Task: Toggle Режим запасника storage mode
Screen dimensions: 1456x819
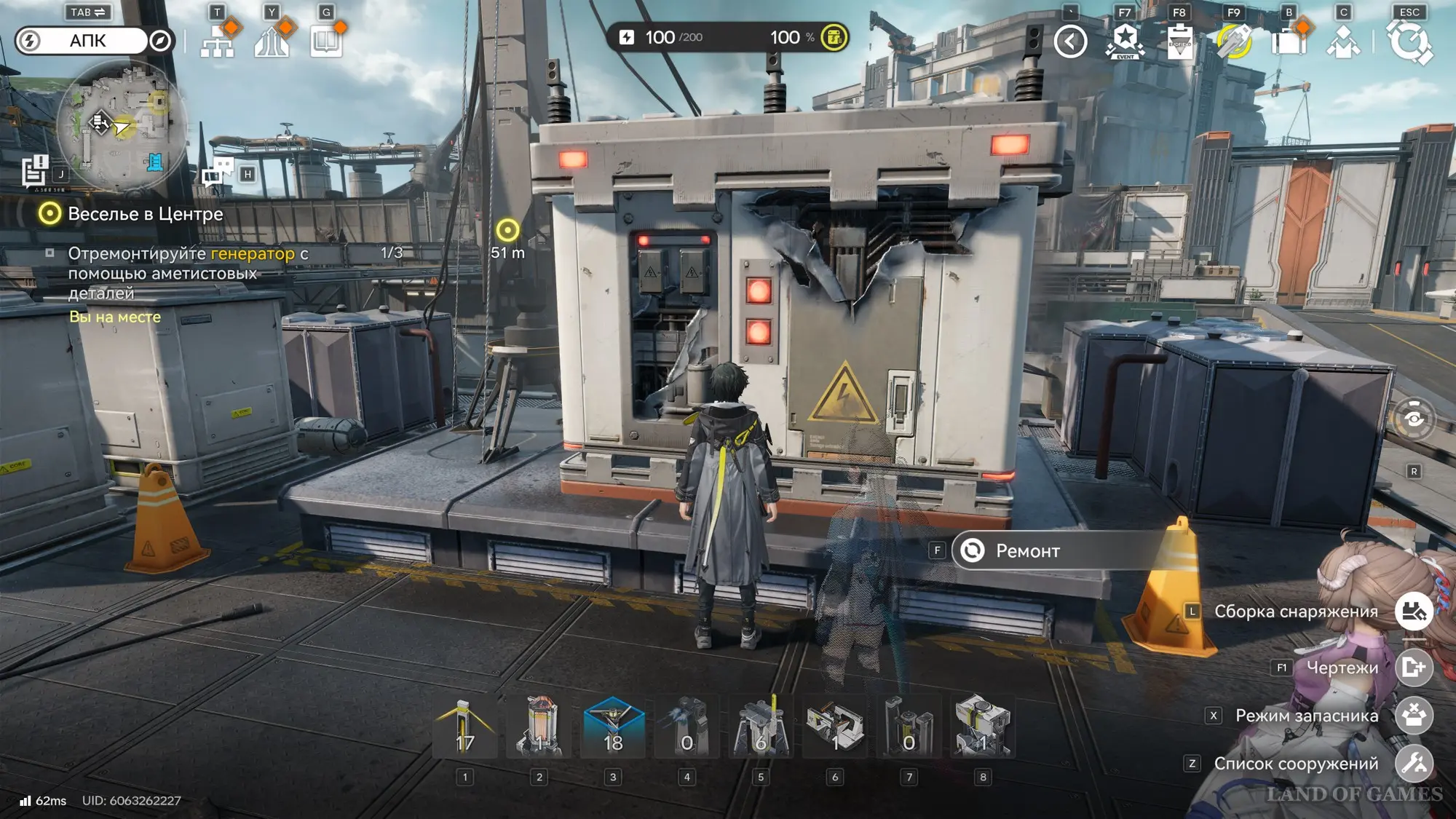Action: pyautogui.click(x=1414, y=715)
